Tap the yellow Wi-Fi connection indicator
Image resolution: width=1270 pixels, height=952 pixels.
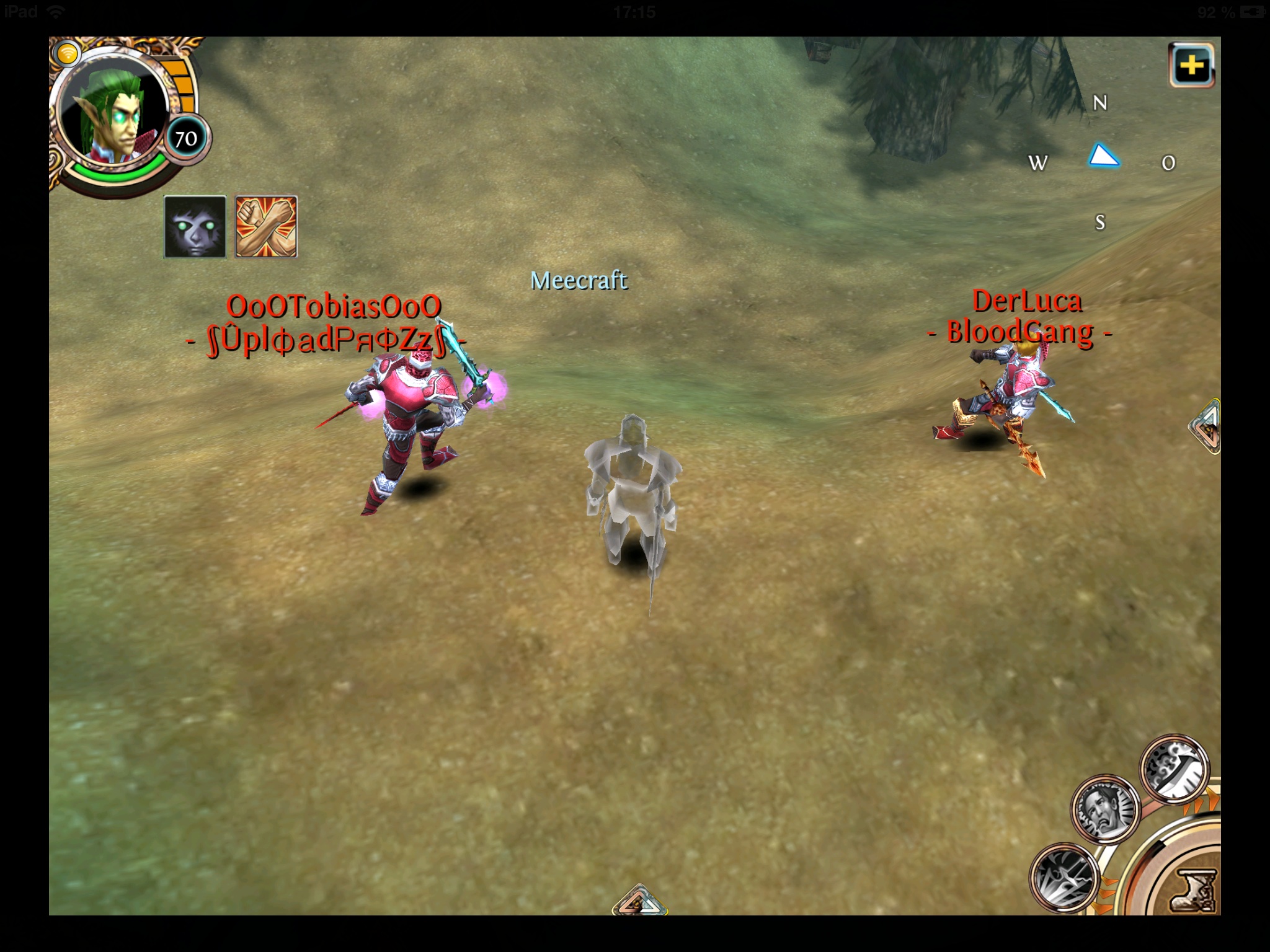click(x=67, y=53)
